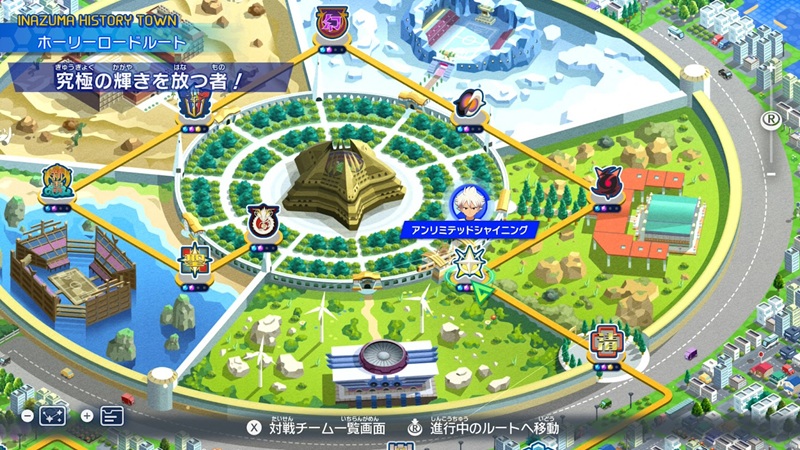Screen dimensions: 800x450
Task: Select the Unlimited Shining white star emblem node
Action: 468,263
